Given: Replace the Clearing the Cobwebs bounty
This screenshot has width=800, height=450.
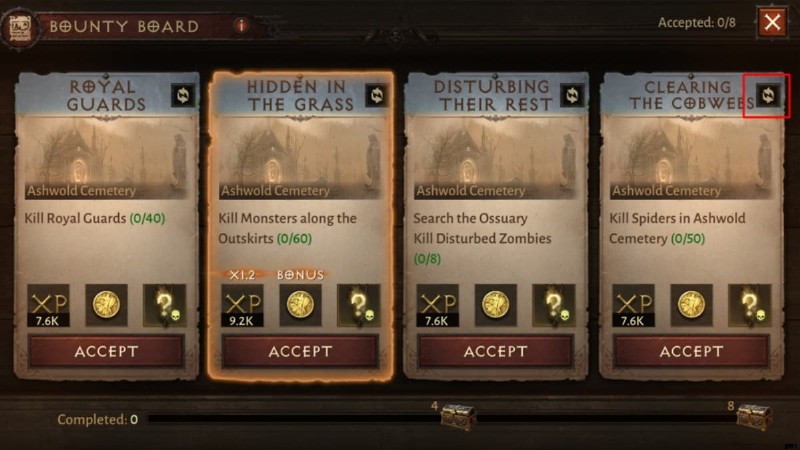Looking at the screenshot, I should (x=768, y=95).
